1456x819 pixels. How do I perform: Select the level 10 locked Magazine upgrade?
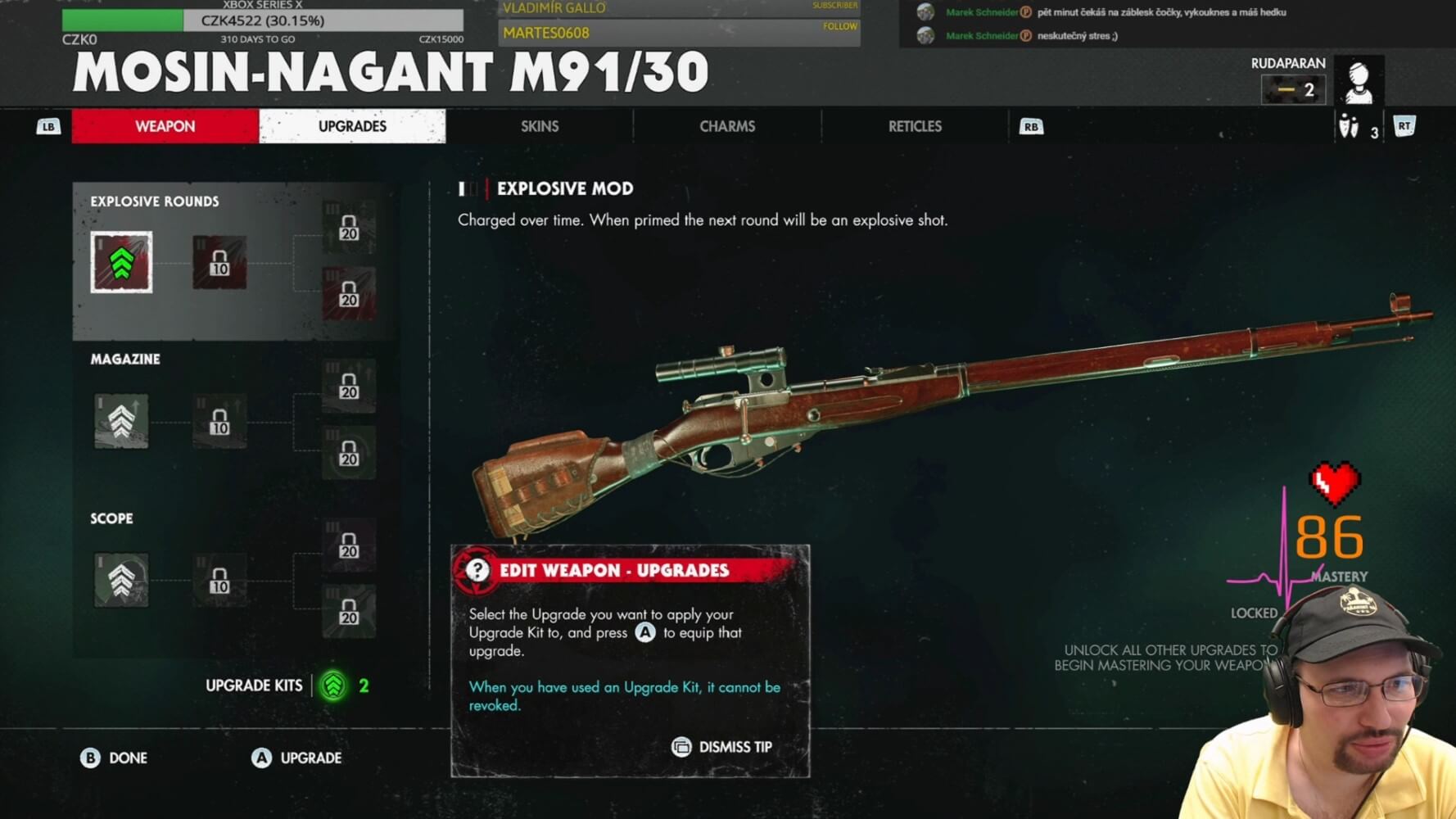click(219, 421)
